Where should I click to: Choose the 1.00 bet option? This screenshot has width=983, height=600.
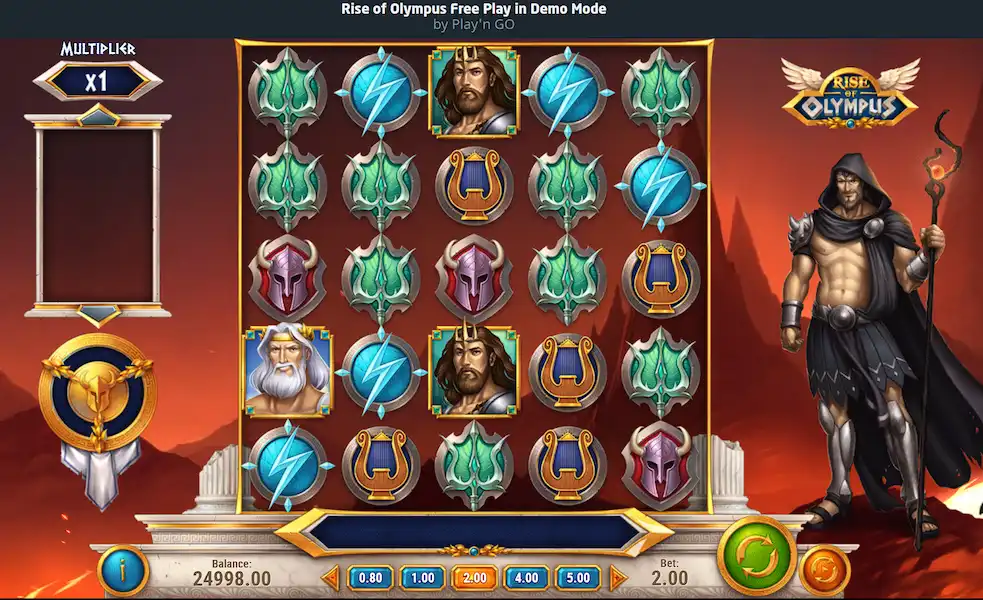click(422, 577)
